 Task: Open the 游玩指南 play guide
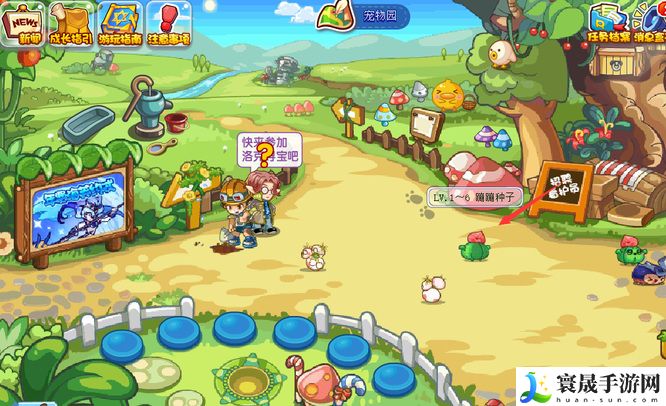click(x=121, y=23)
